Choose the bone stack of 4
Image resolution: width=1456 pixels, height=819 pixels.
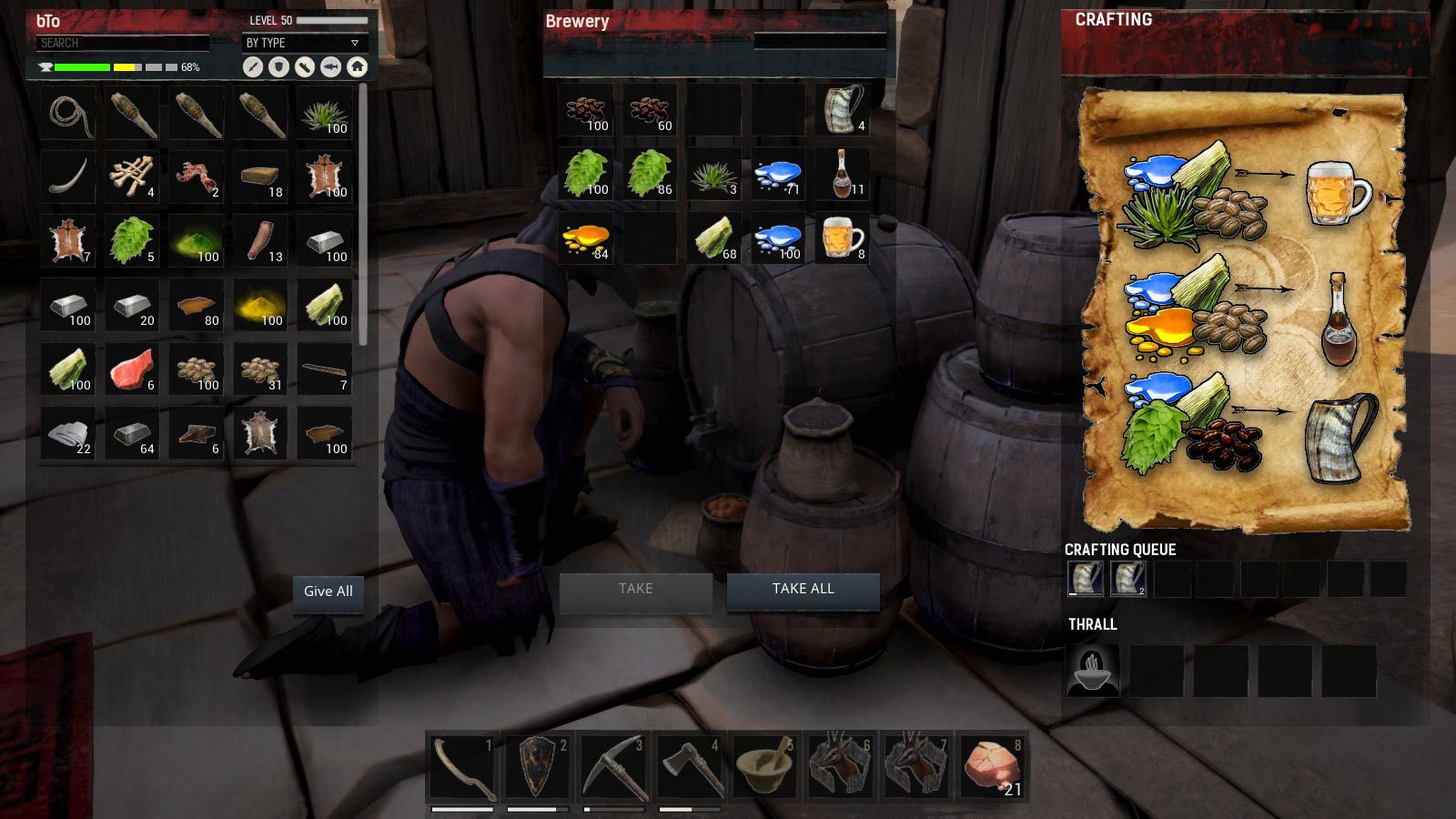point(133,177)
